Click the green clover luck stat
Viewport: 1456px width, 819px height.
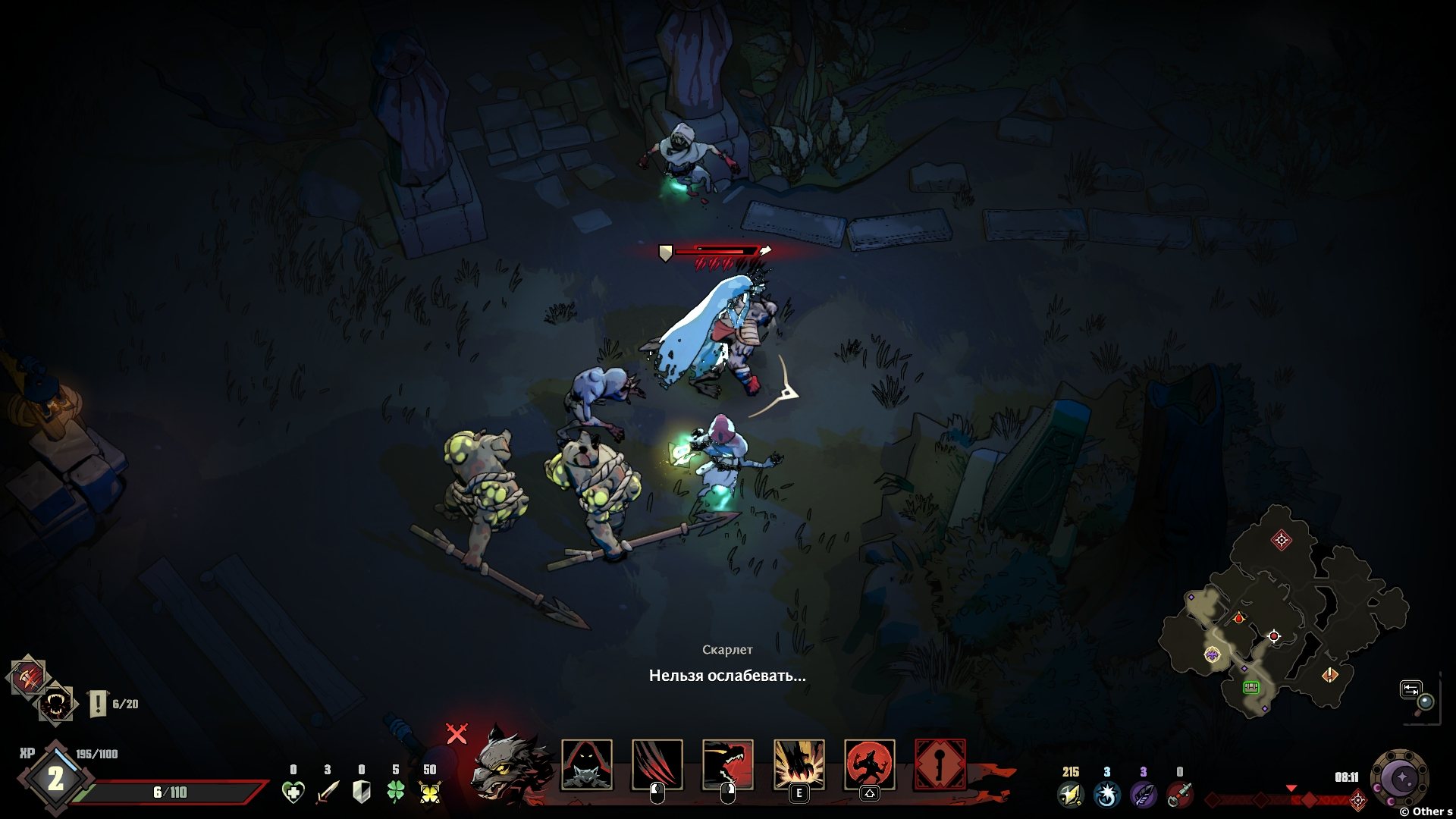coord(395,792)
